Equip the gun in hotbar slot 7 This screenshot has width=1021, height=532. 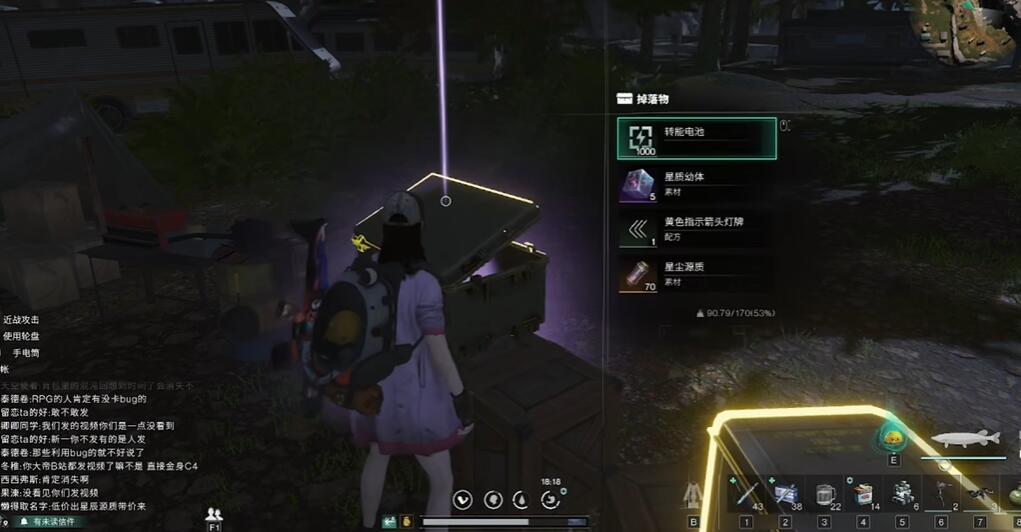pyautogui.click(x=980, y=494)
